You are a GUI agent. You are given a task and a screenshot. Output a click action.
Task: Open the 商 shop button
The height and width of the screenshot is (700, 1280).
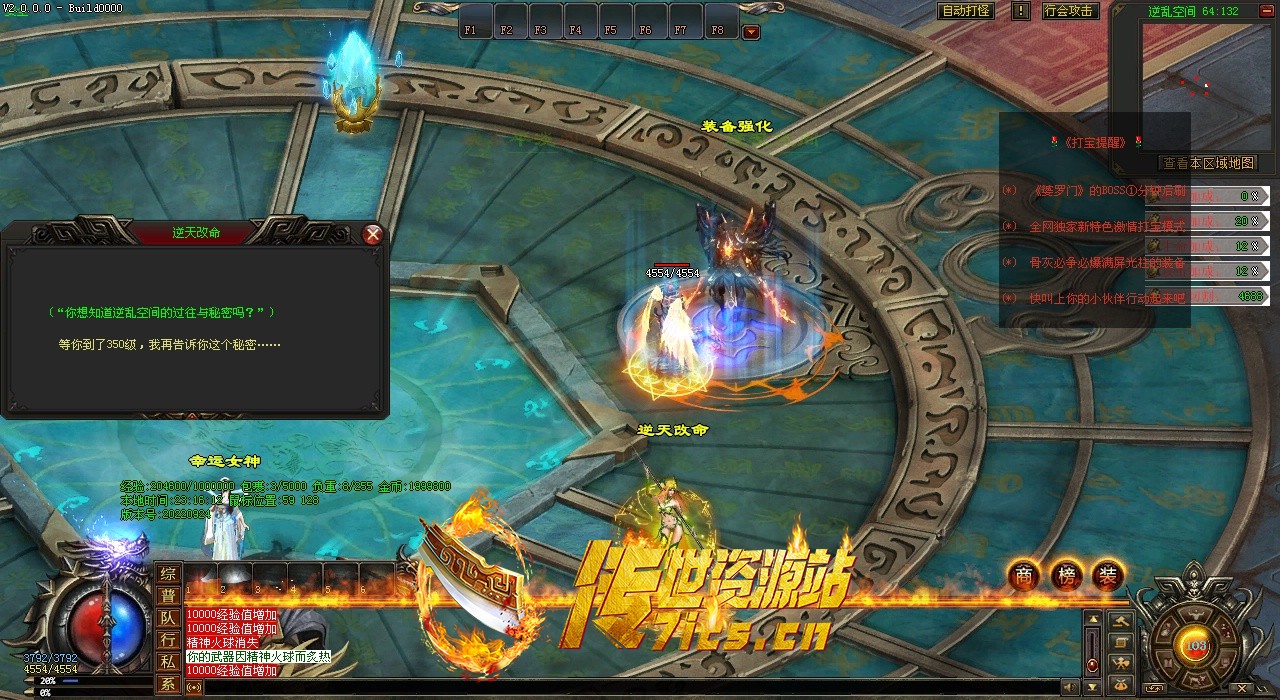coord(1023,575)
